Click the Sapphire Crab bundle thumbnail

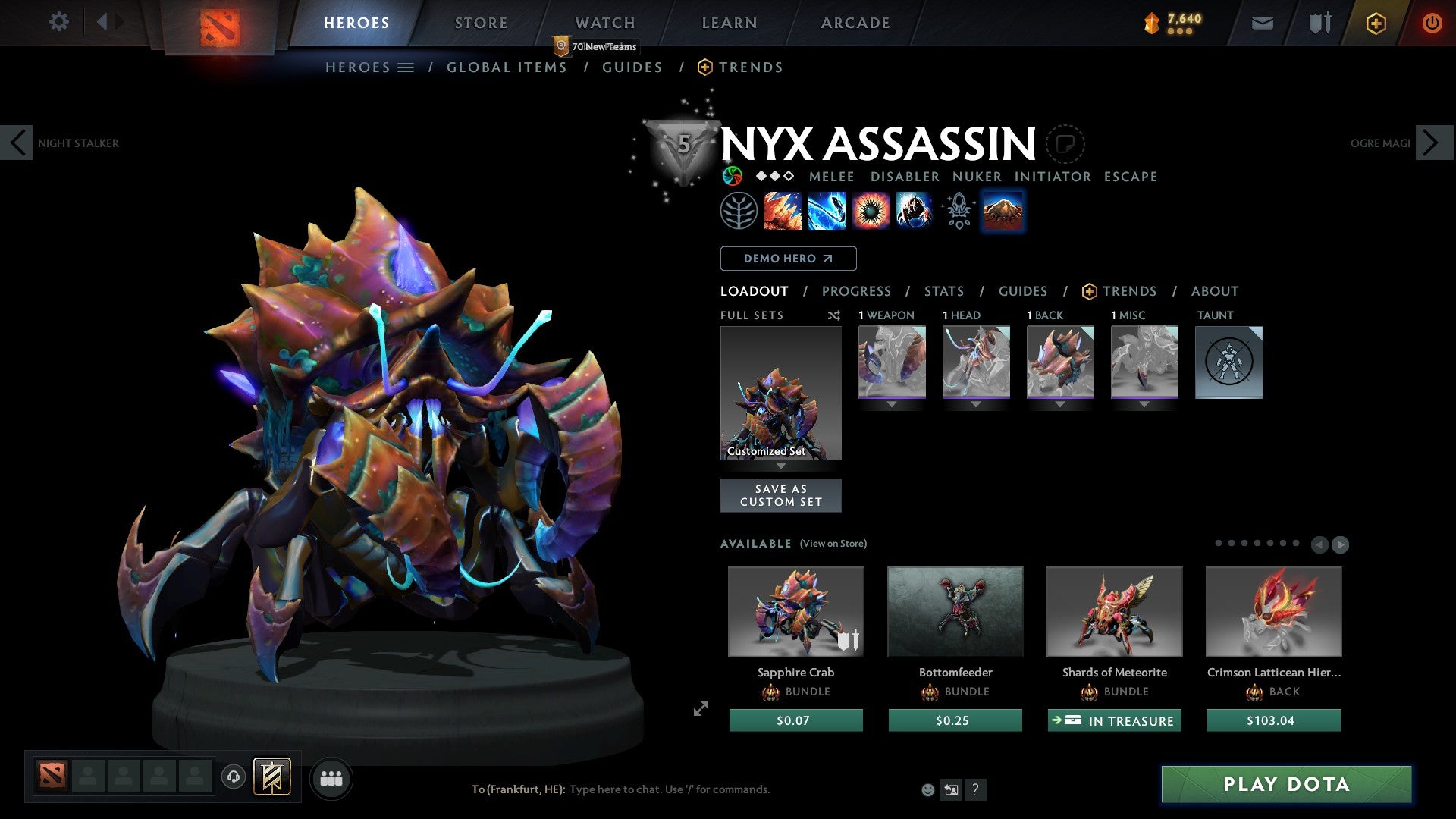[795, 612]
